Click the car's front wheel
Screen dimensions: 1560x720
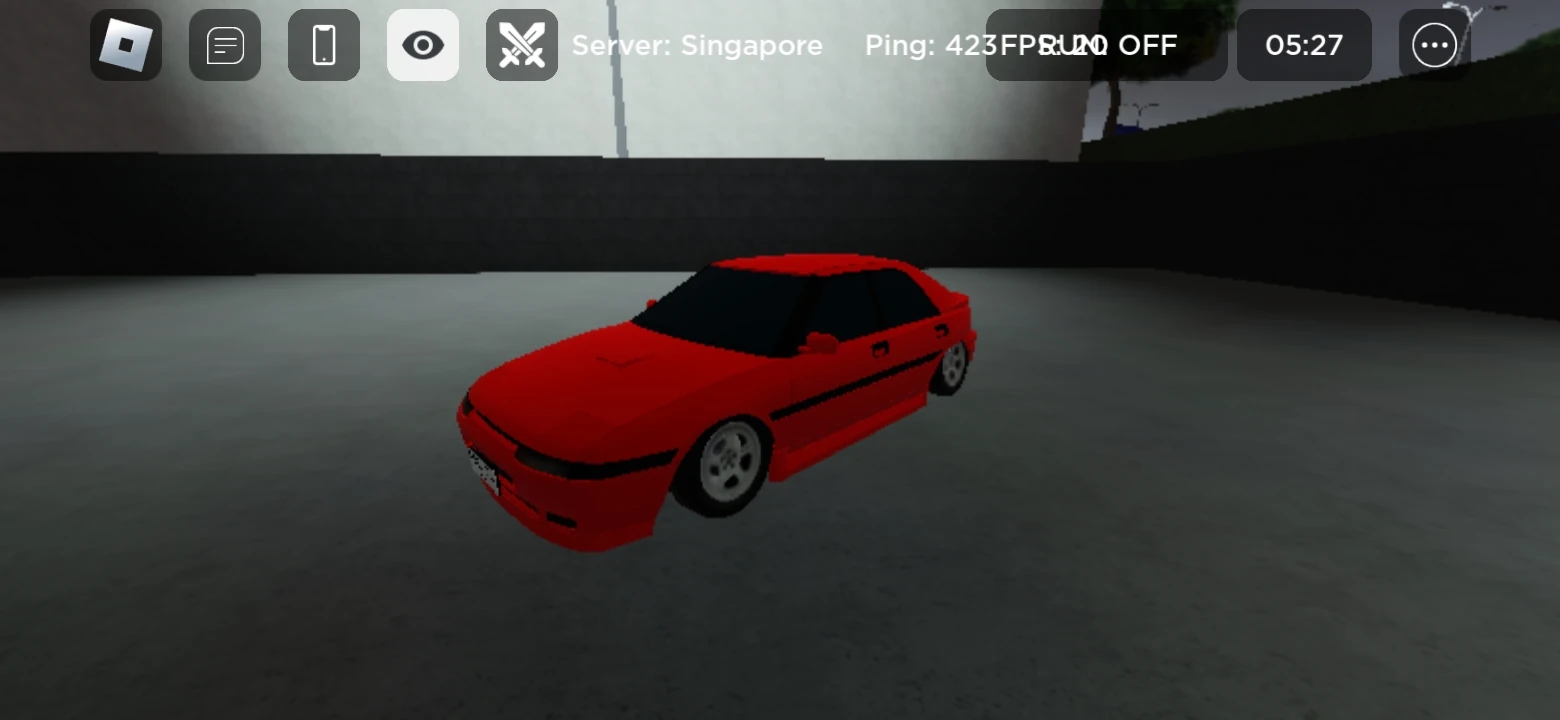(x=730, y=462)
